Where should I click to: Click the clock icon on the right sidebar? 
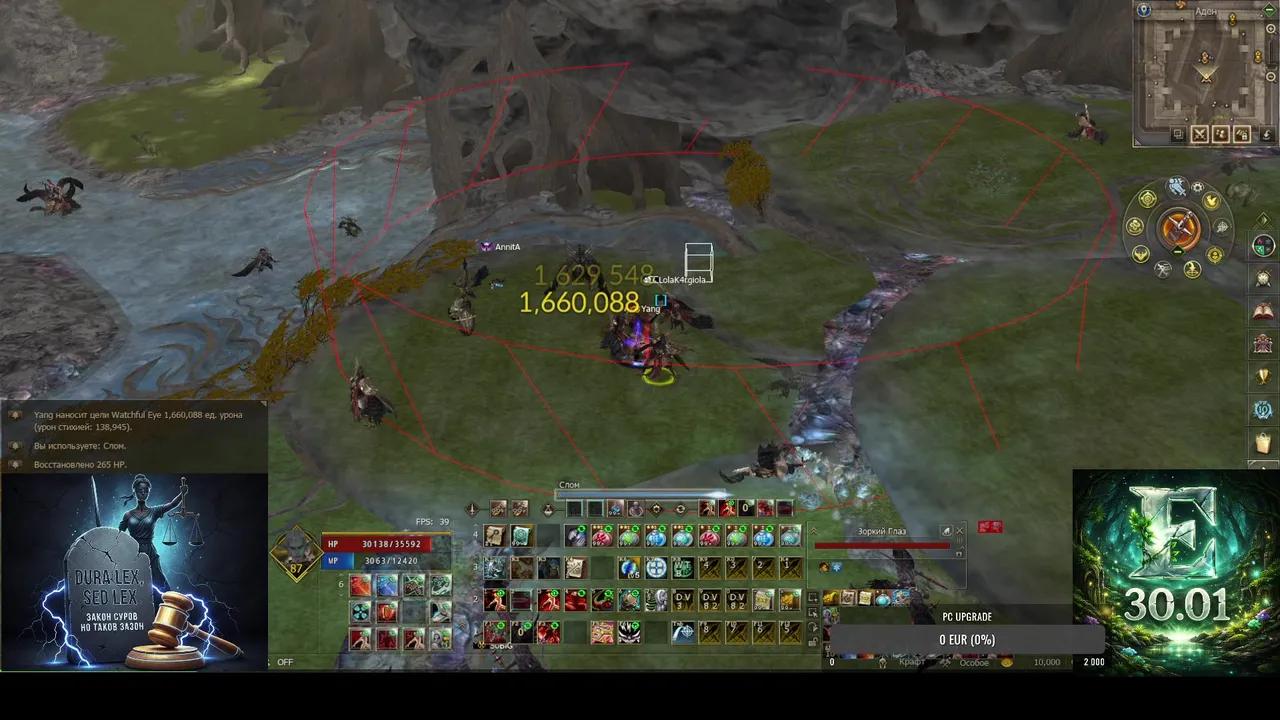click(x=1262, y=277)
